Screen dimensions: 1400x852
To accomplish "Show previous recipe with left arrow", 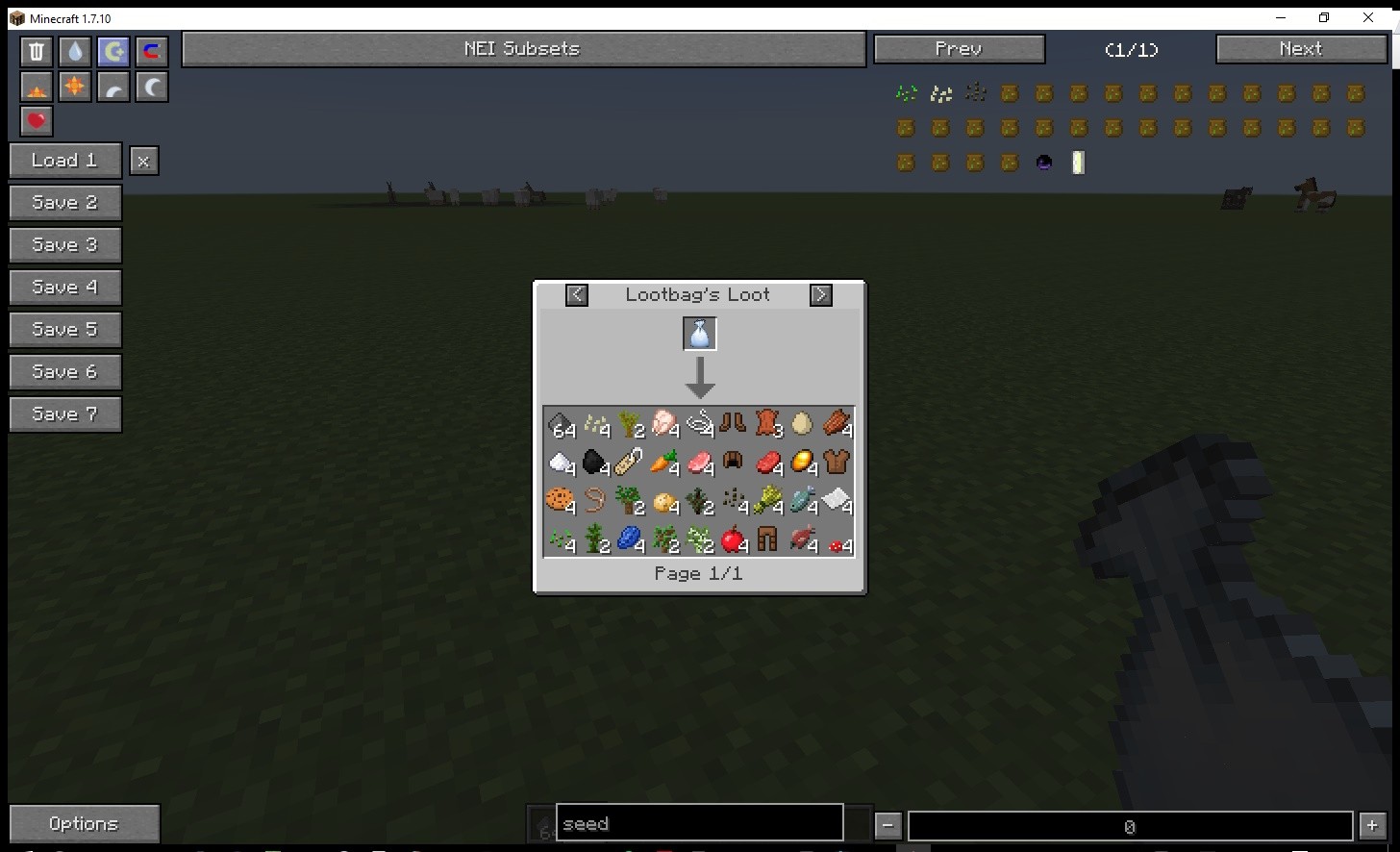I will tap(577, 295).
